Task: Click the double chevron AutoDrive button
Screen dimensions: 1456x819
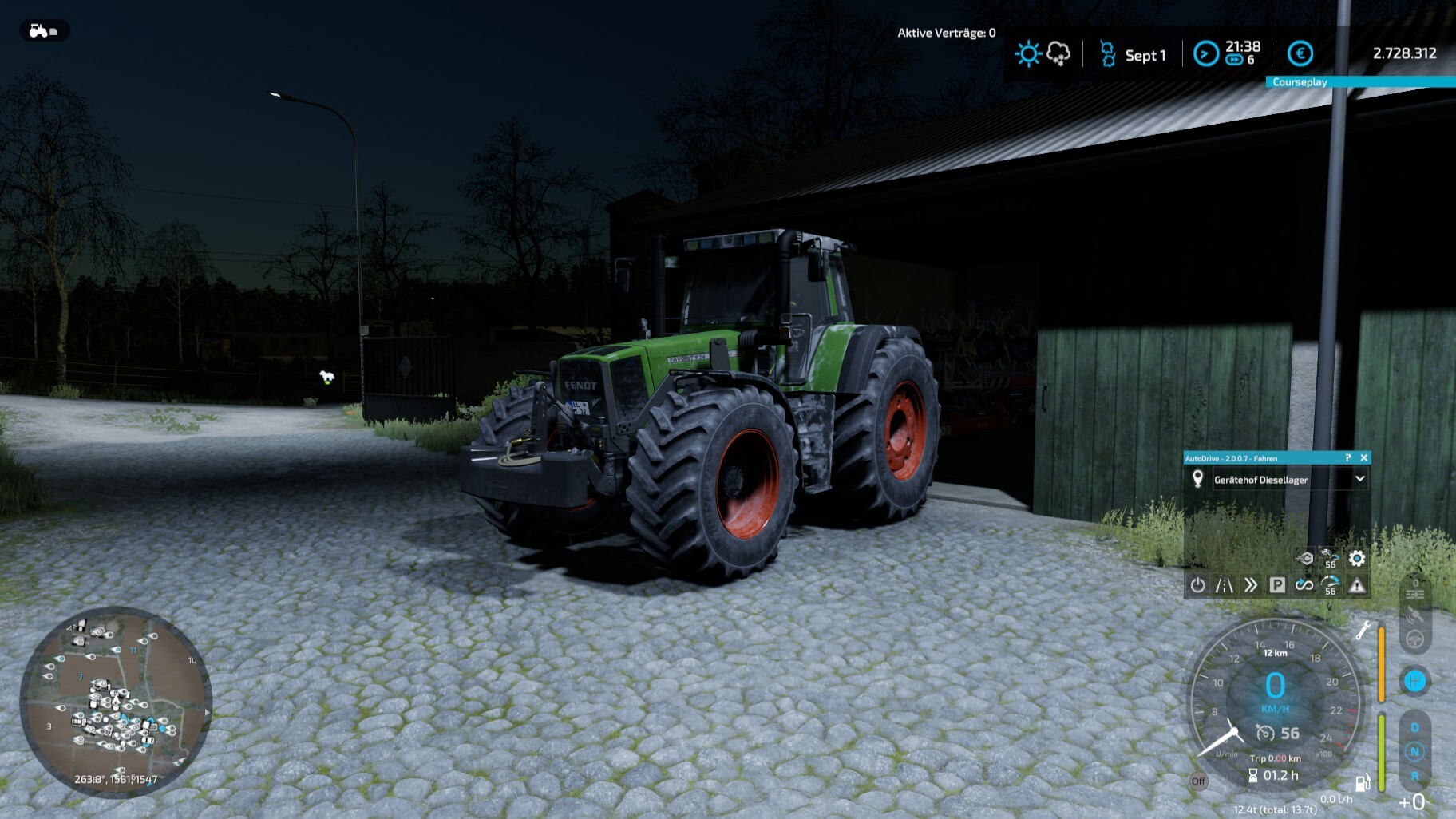Action: 1251,585
